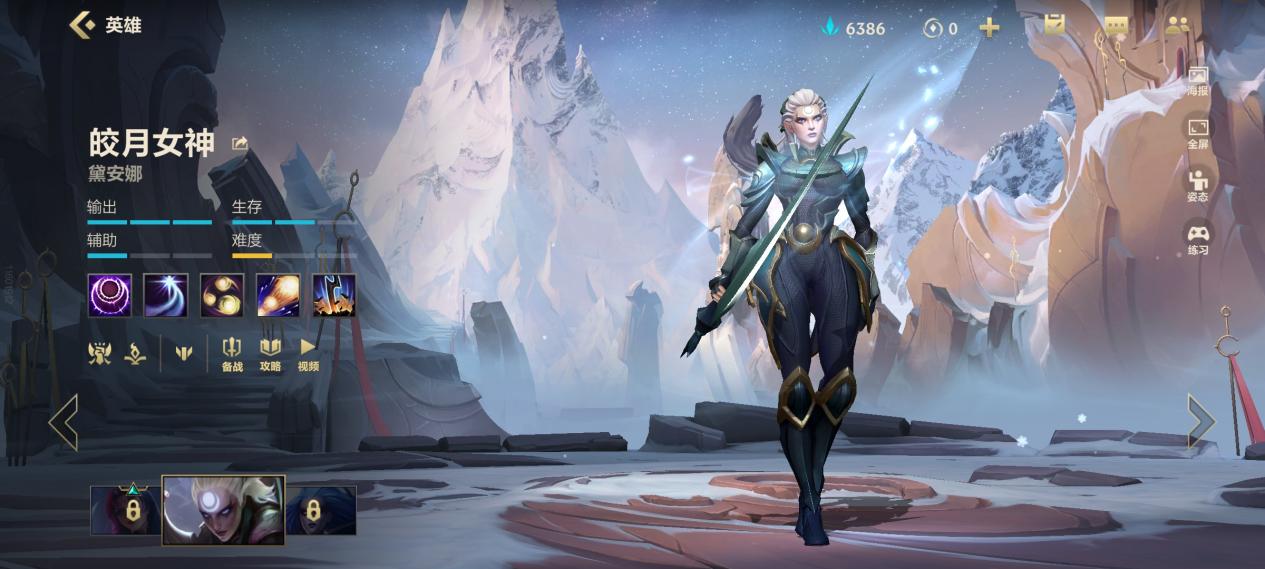This screenshot has height=569, width=1265.
Task: Go to the next hero with the right arrow
Action: tap(1201, 421)
